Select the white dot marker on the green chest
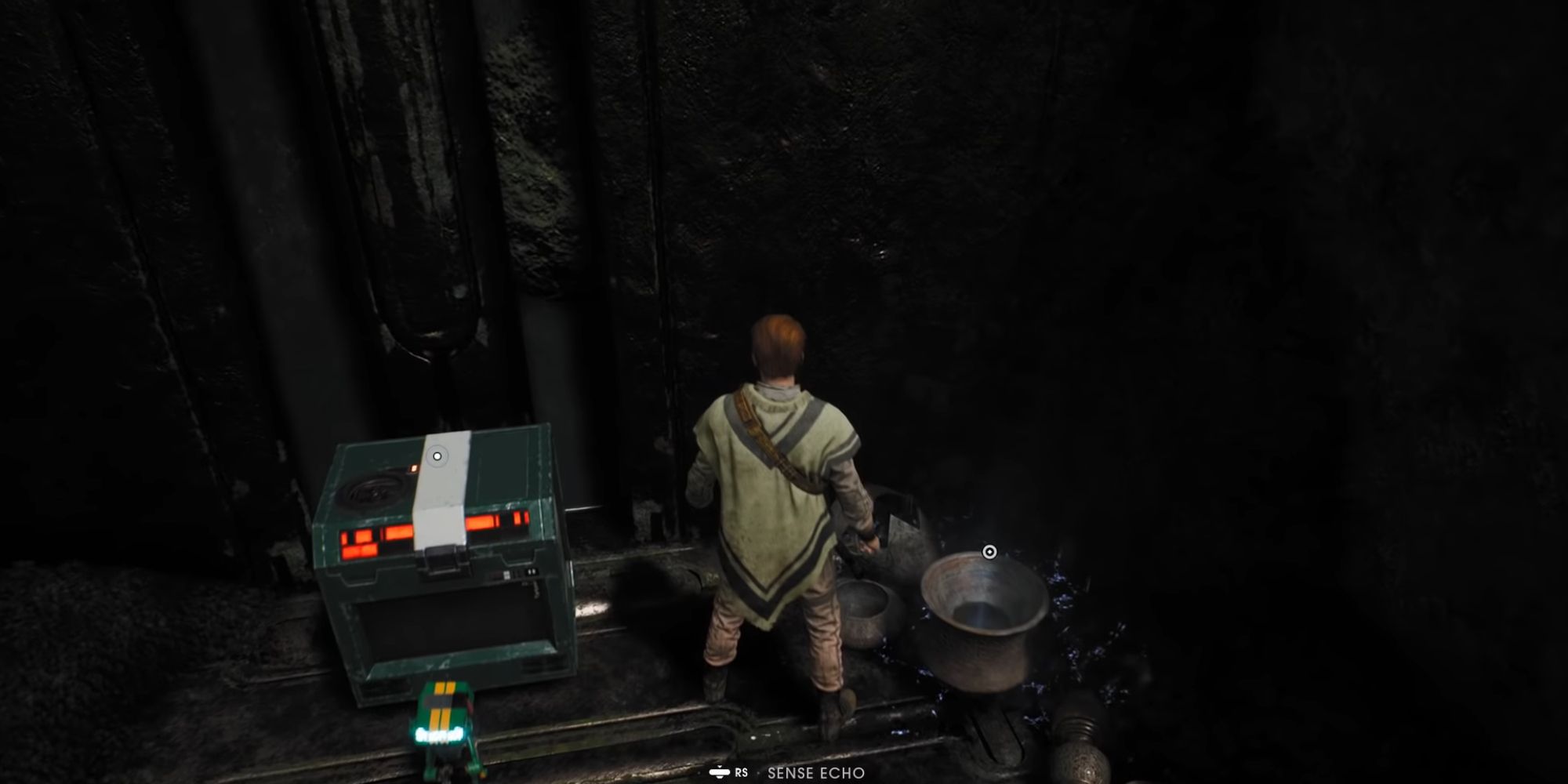Viewport: 1568px width, 784px height. [437, 456]
